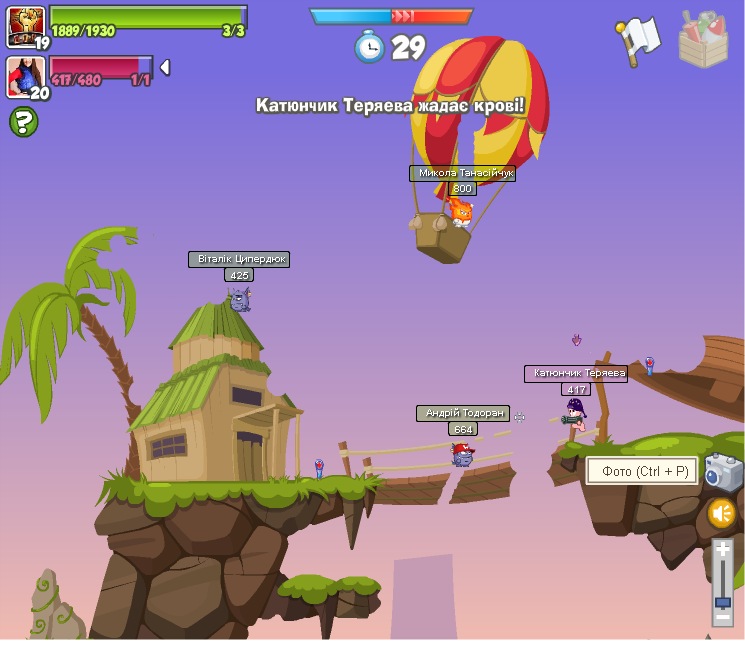This screenshot has width=745, height=650.
Task: Click the zoom slider's plus button
Action: point(722,549)
